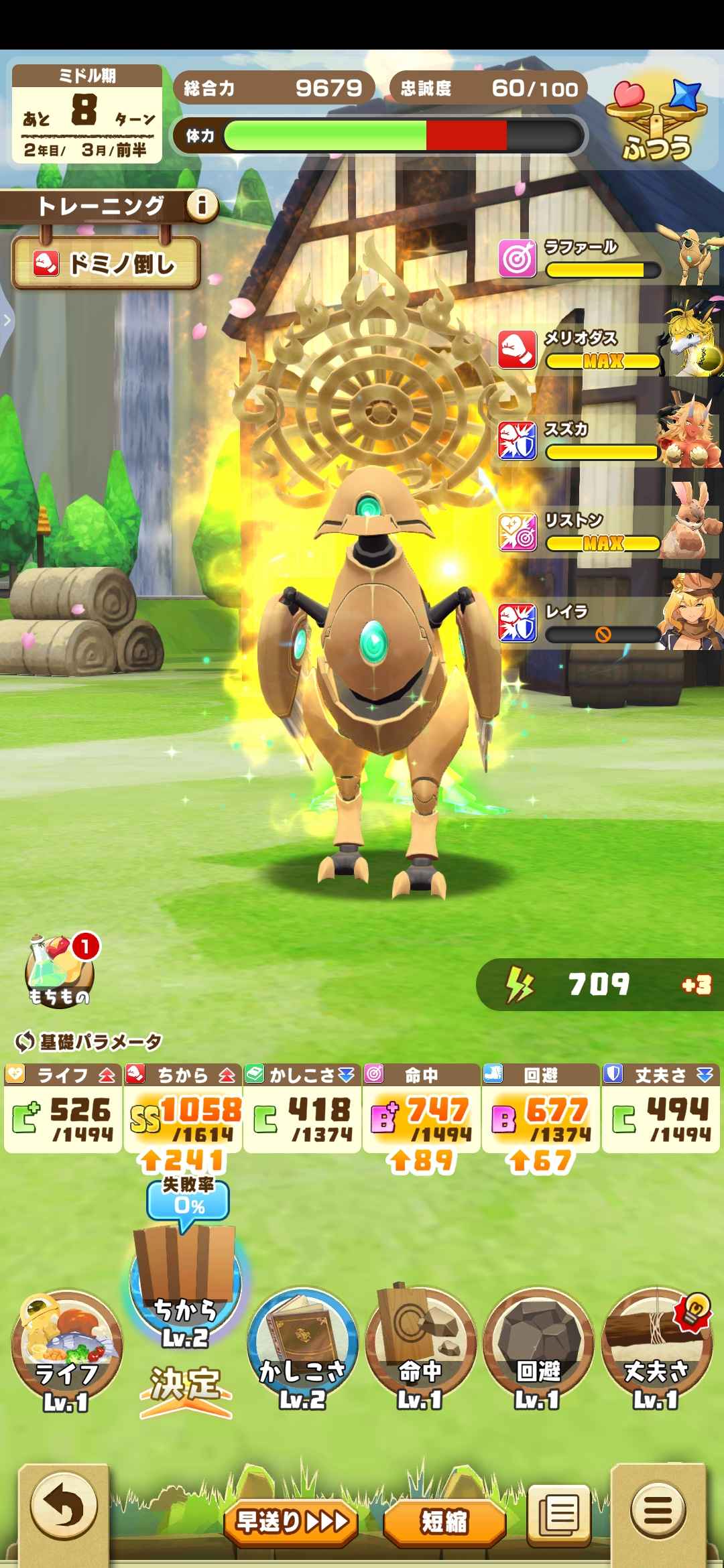Choose the 丈夫さ log training
The image size is (724, 1568).
click(656, 1347)
